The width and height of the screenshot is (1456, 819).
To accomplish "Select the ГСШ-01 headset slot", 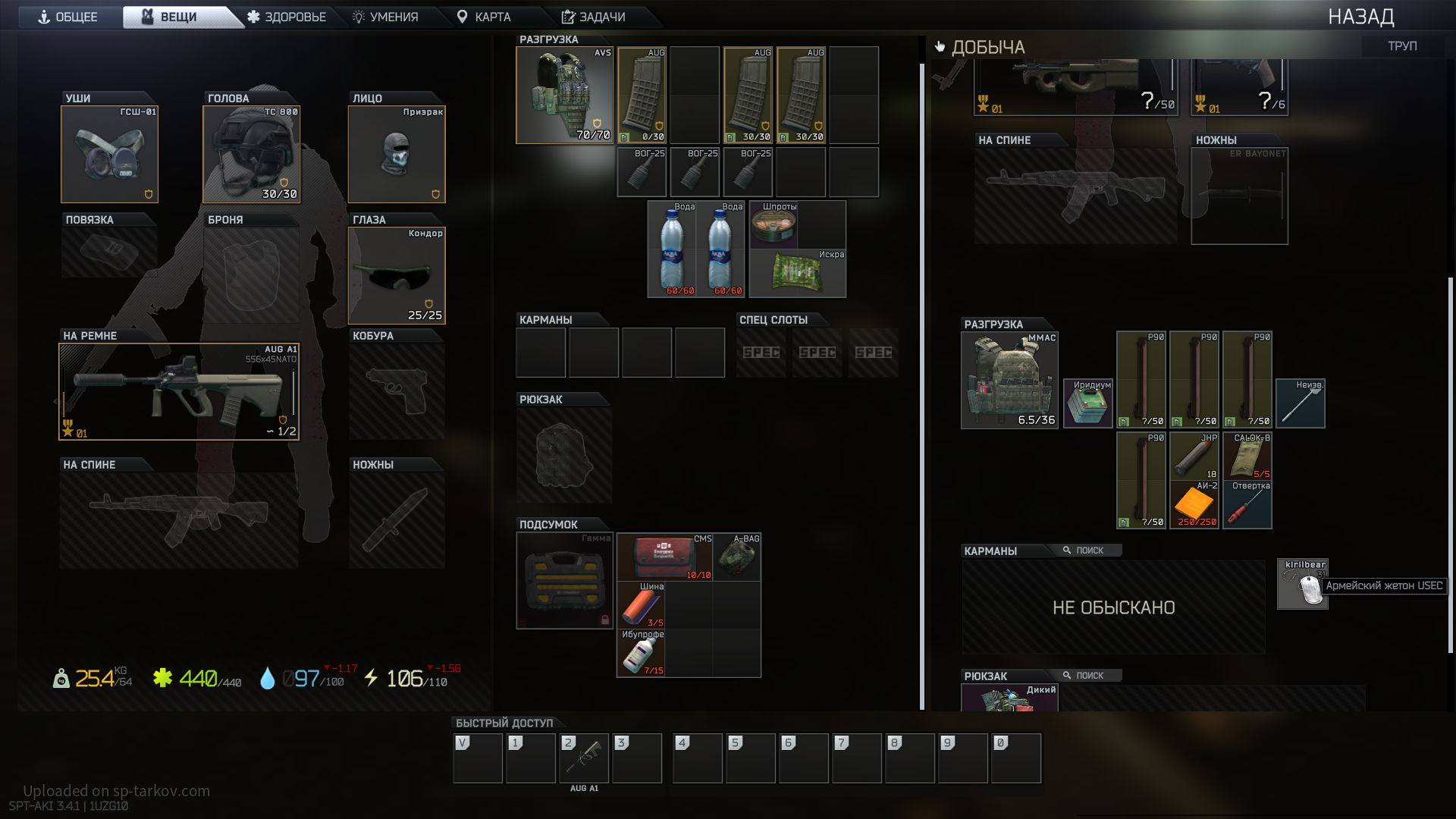I will tap(110, 155).
